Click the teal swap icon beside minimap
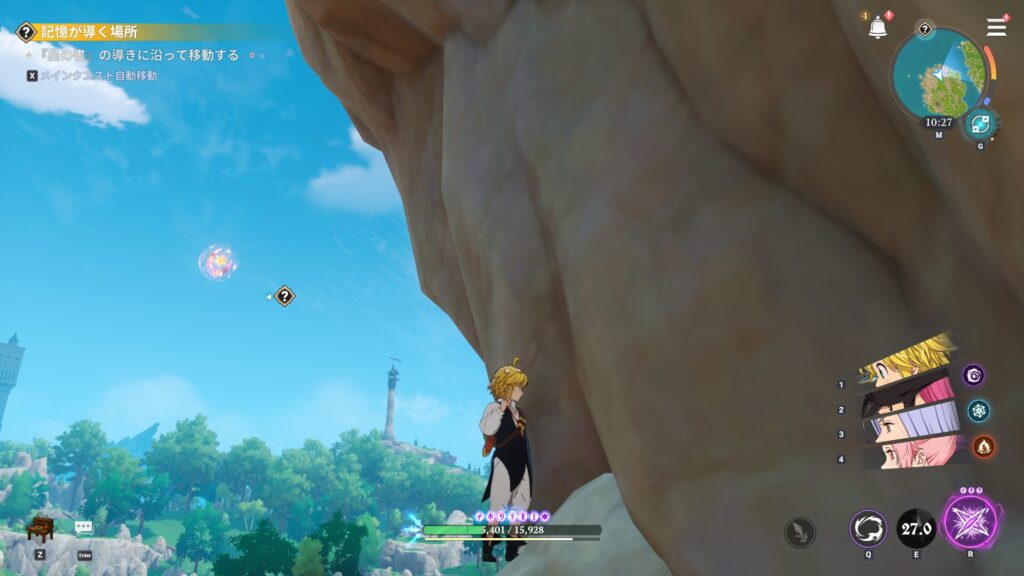1024x576 pixels. click(979, 124)
